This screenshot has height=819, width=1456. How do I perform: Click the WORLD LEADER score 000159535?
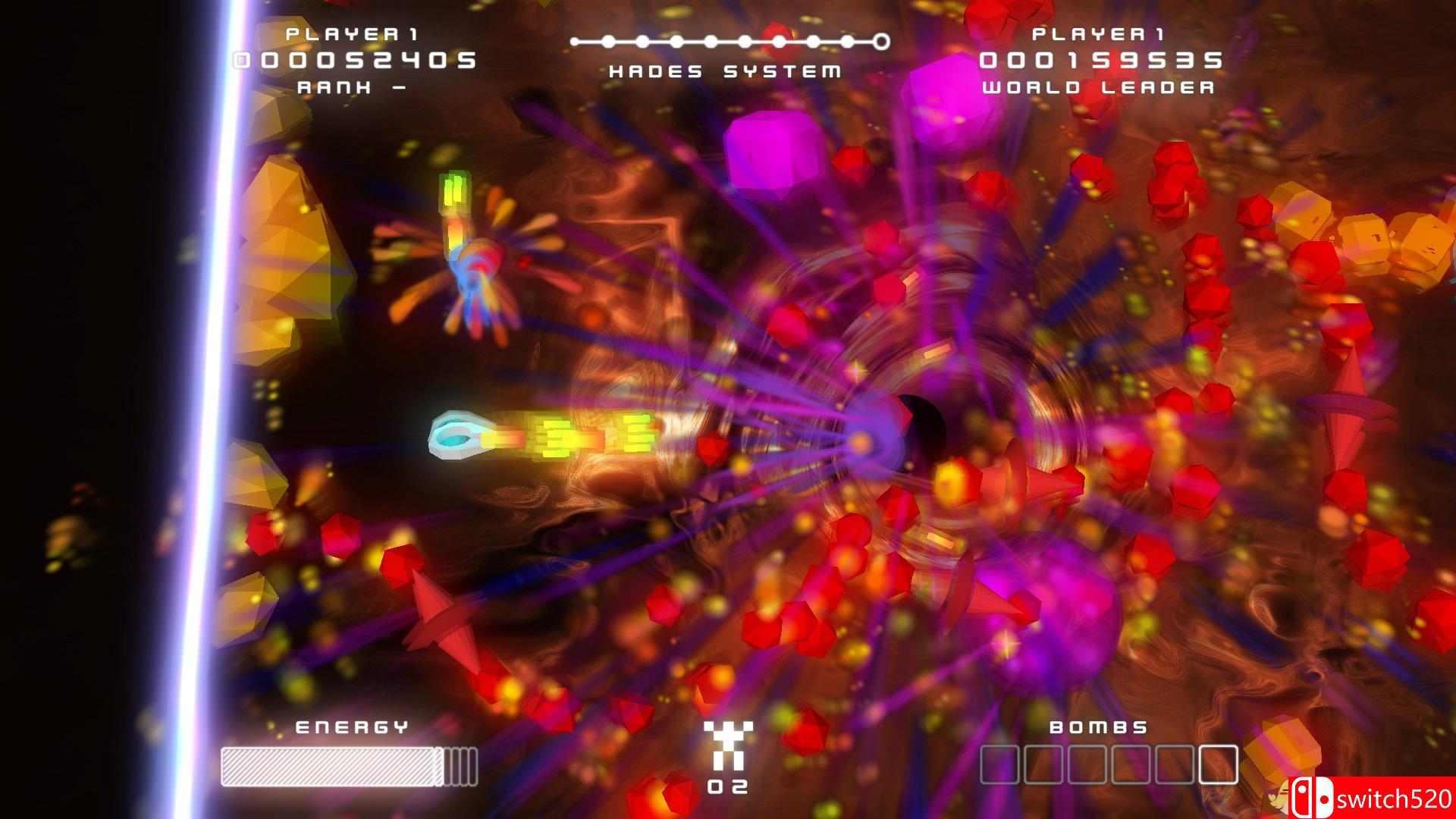(1103, 61)
